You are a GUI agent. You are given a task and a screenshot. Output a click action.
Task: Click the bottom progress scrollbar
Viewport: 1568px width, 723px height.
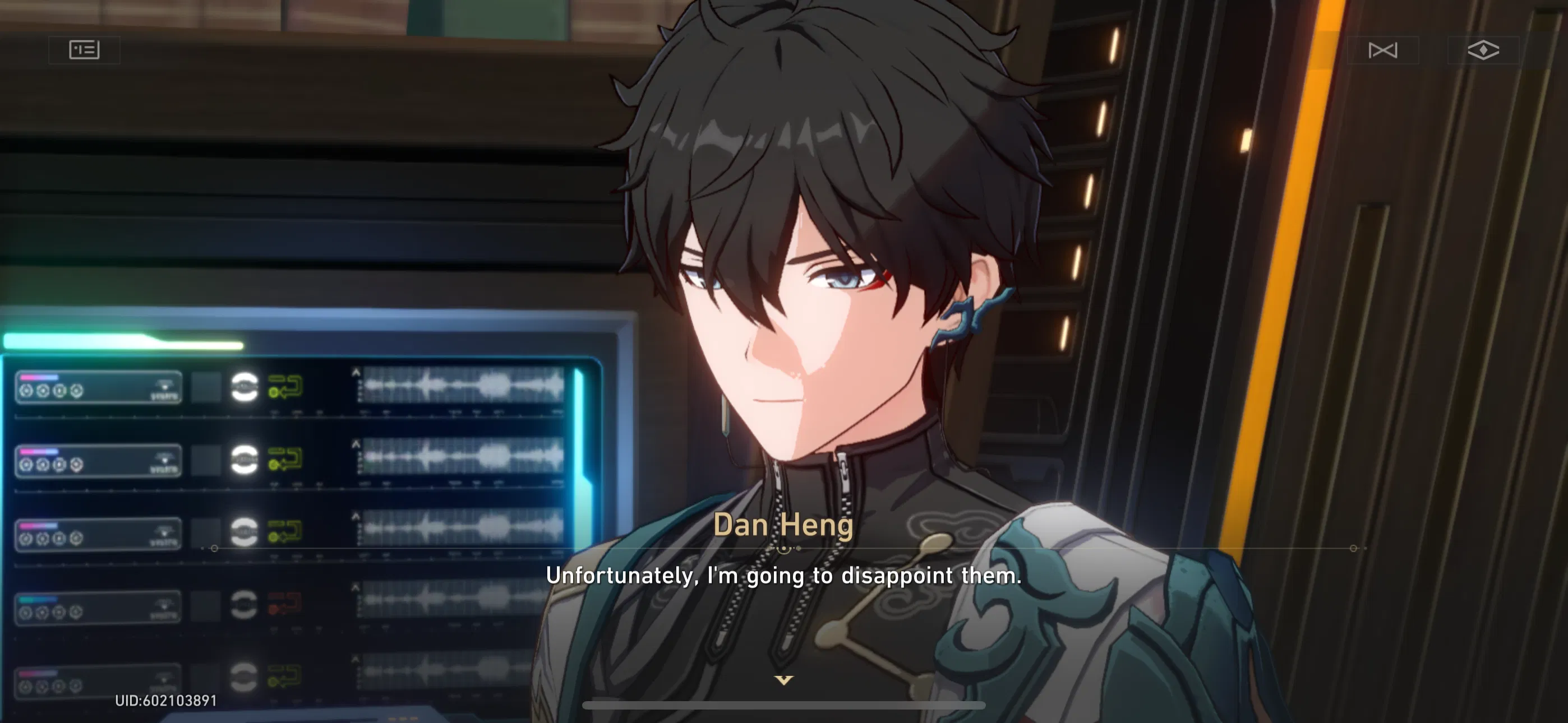pos(784,704)
